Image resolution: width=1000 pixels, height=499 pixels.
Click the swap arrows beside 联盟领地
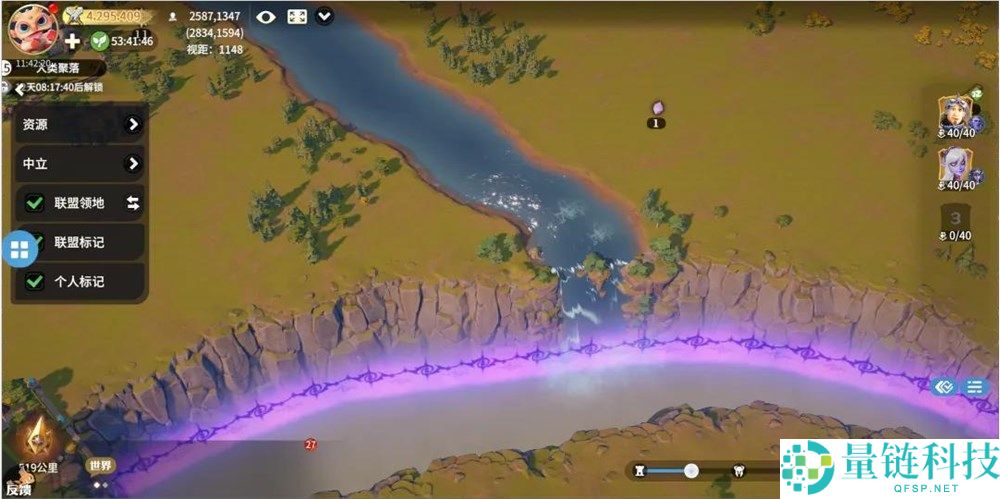[133, 203]
